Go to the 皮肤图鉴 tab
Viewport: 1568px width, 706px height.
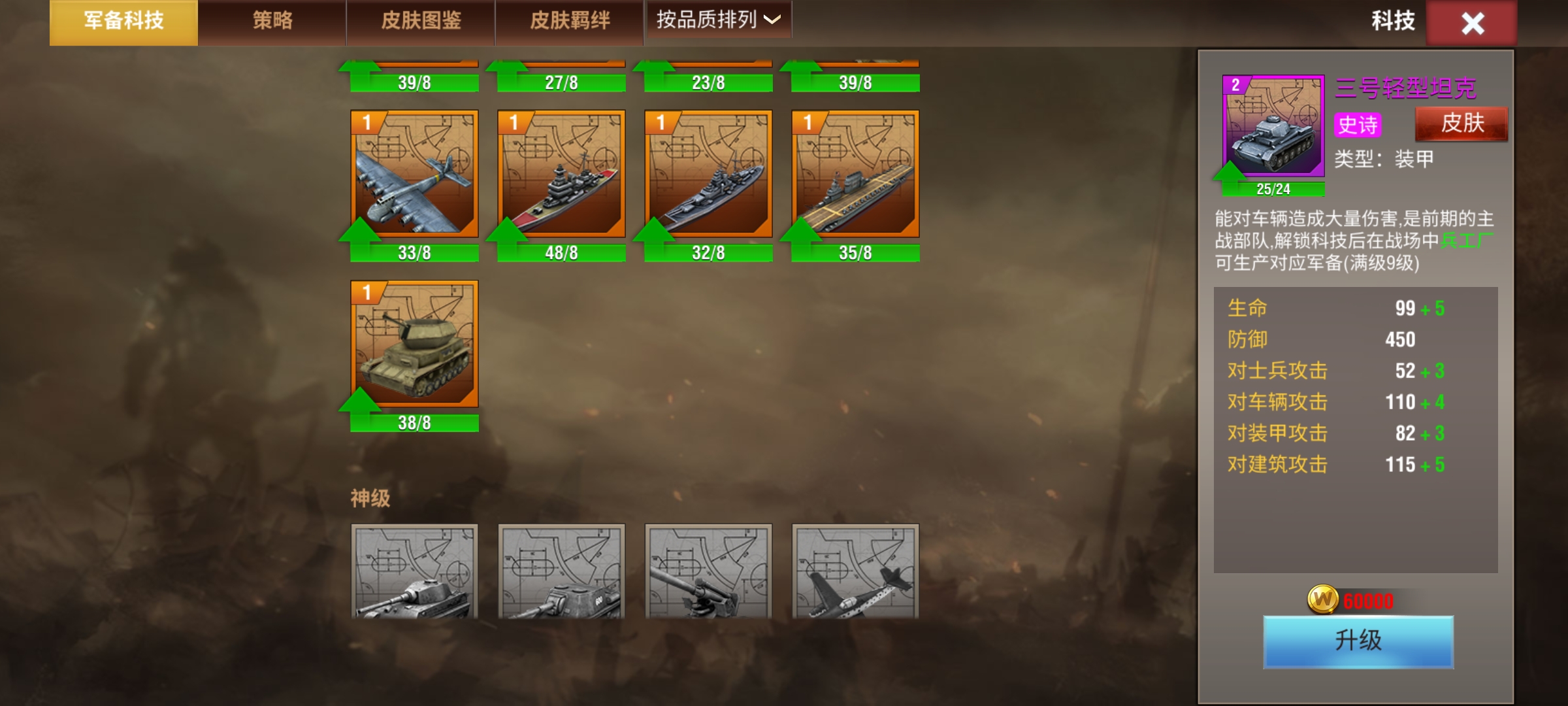pyautogui.click(x=421, y=22)
